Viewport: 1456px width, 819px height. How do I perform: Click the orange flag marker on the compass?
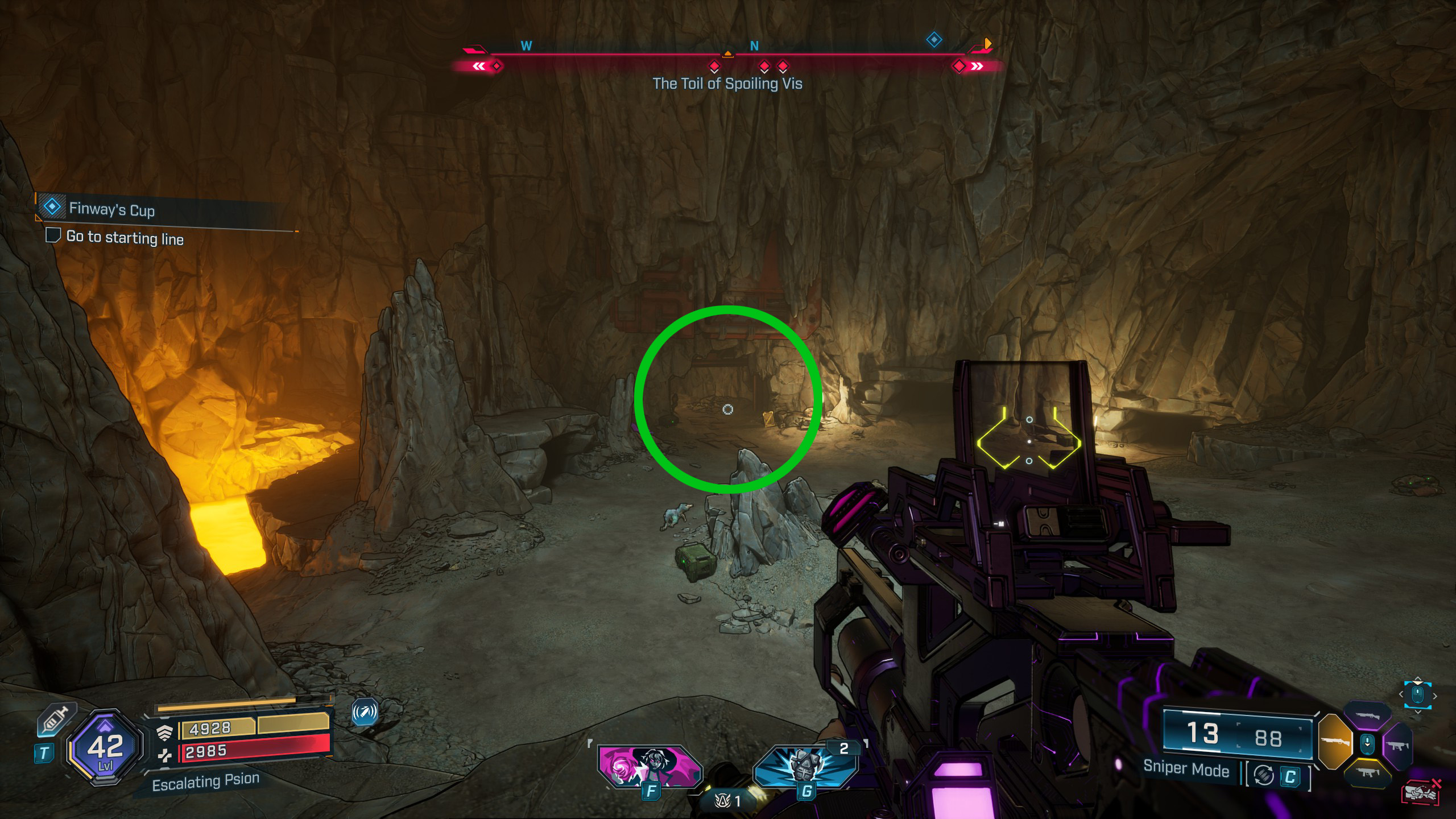tap(987, 43)
